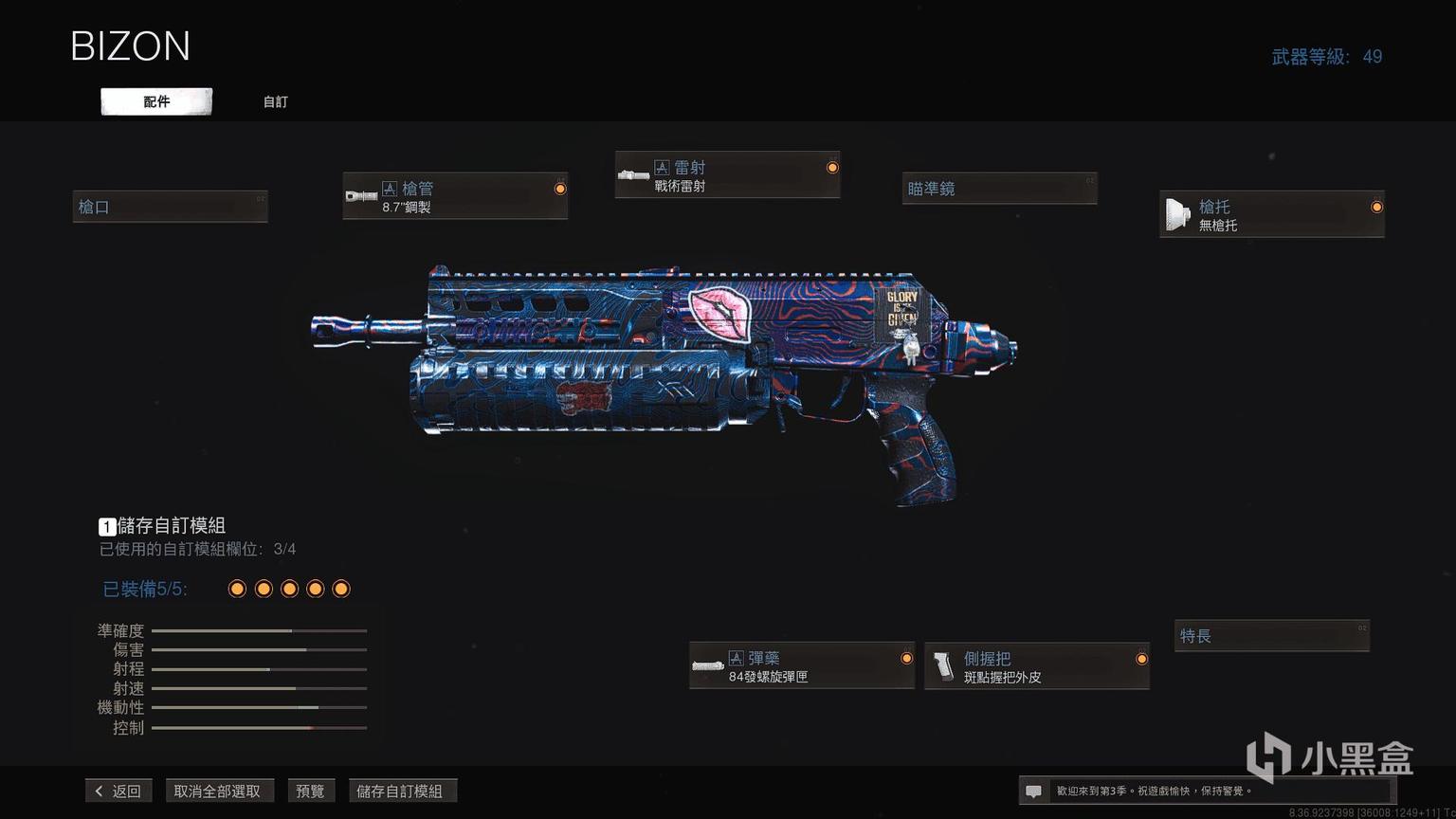The height and width of the screenshot is (819, 1456).
Task: Open the 側握把 rear grip slot
Action: [x=1036, y=665]
